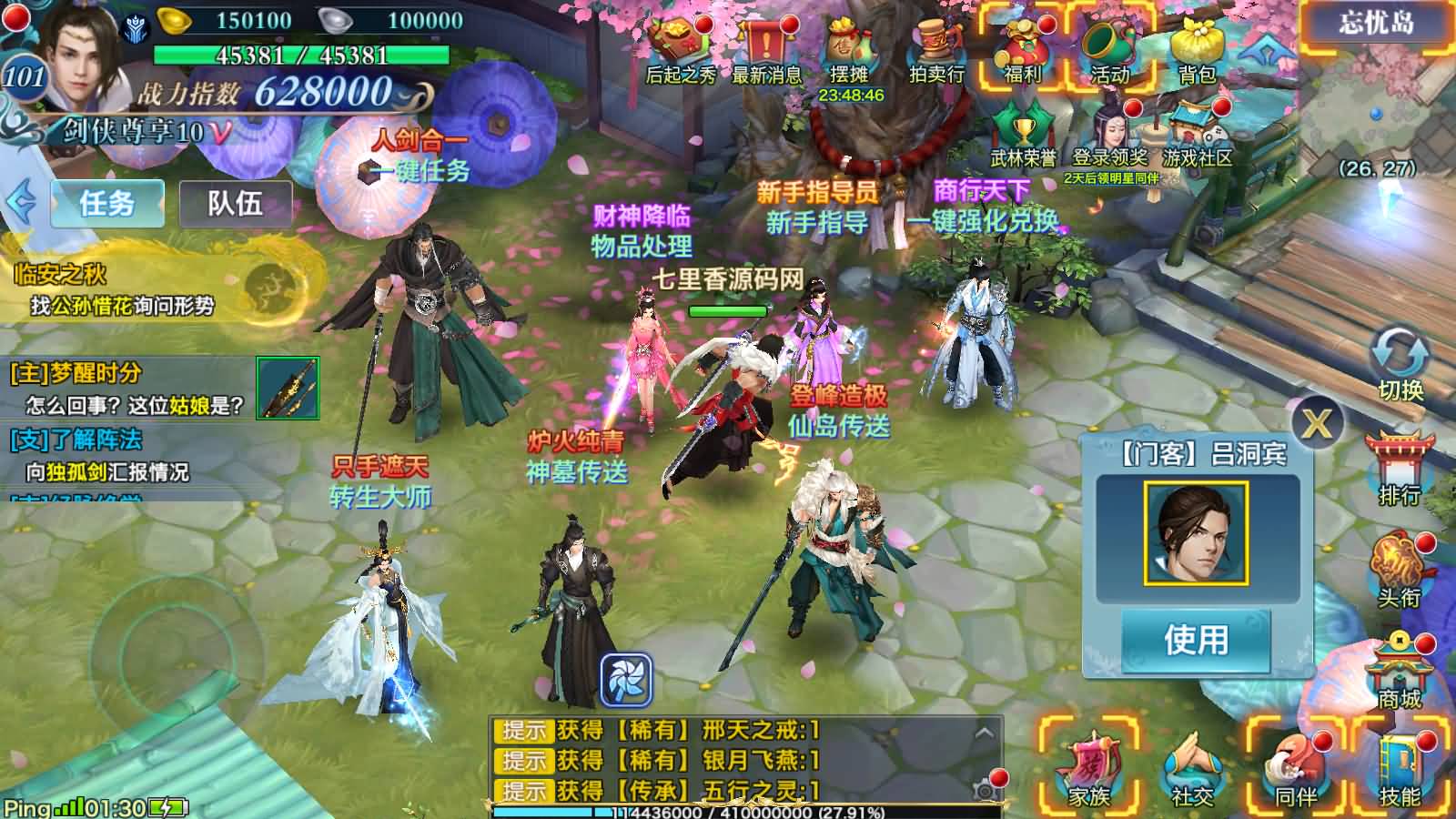The height and width of the screenshot is (819, 1456).
Task: Open the 技能 skills menu
Action: [1400, 769]
